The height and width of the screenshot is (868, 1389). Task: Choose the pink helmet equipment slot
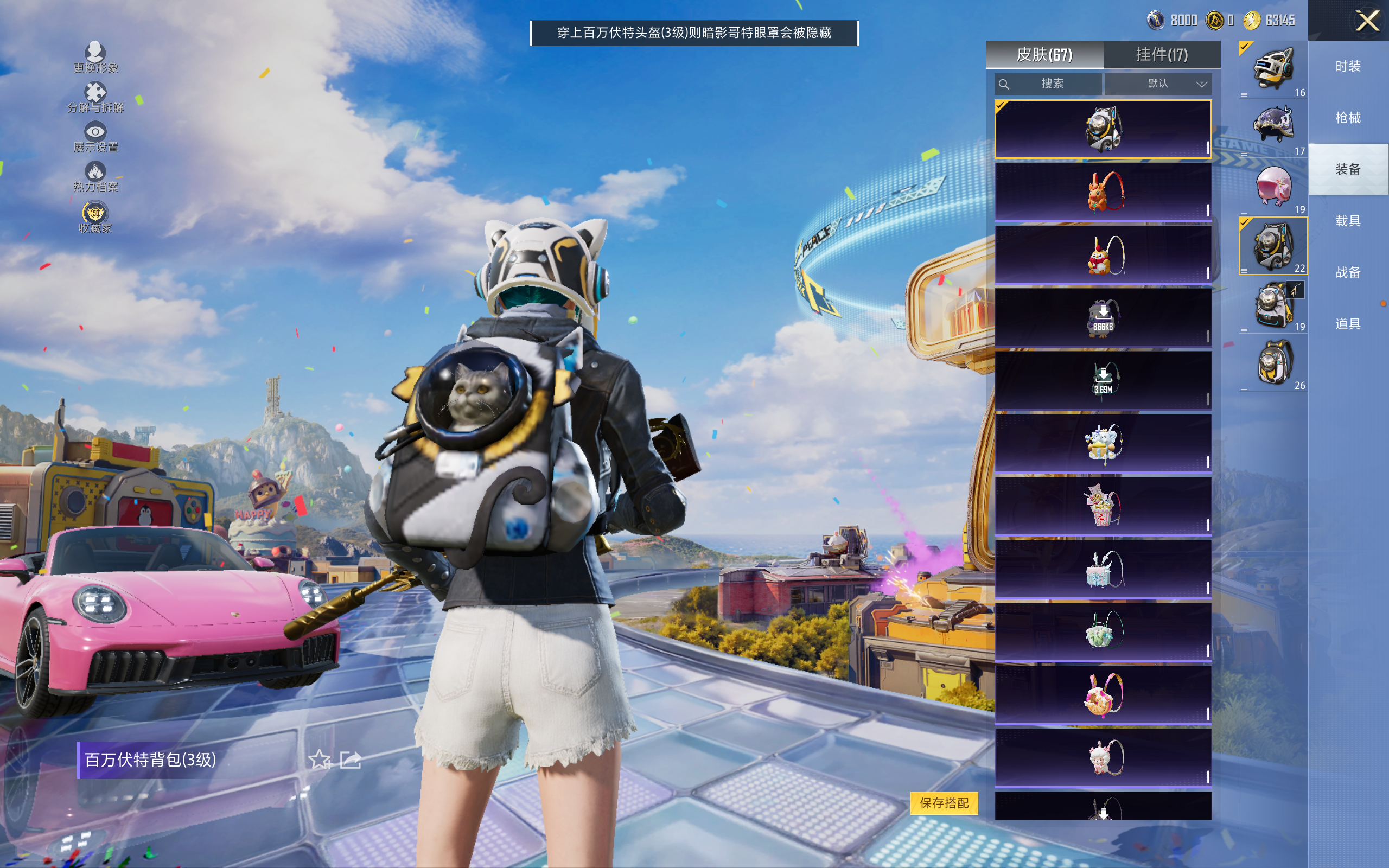(1273, 187)
